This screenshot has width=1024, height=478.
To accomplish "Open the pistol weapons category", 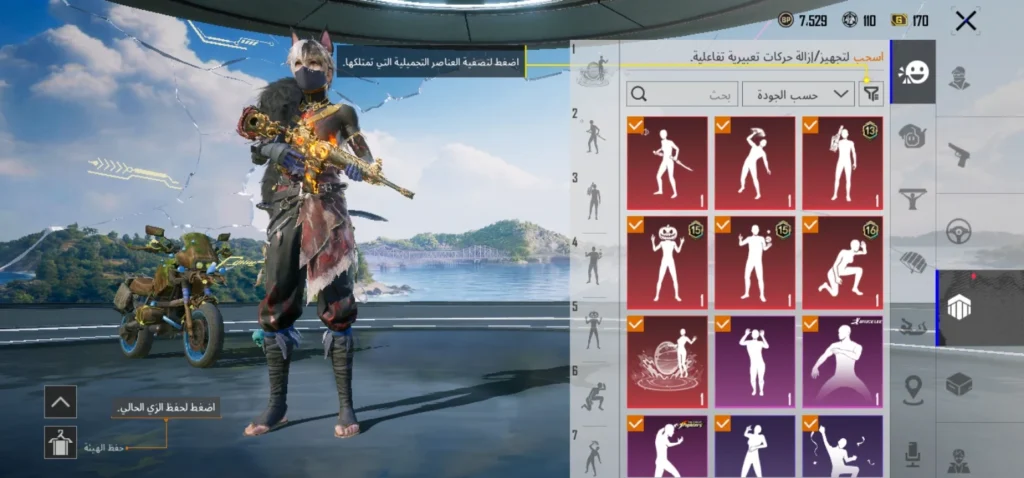I will coord(959,153).
